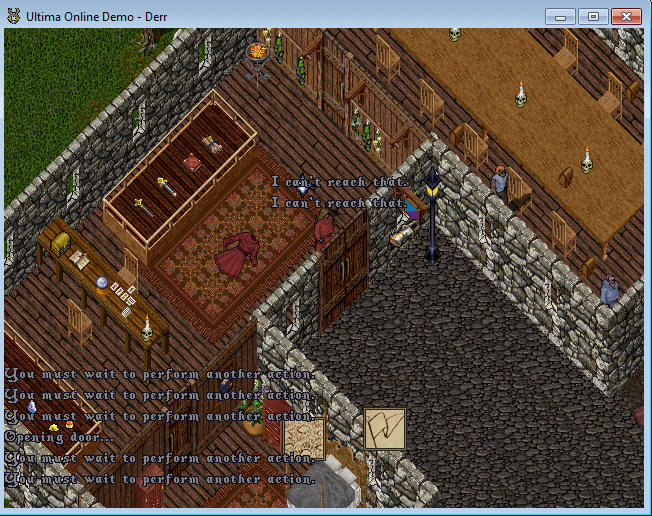652x516 pixels.
Task: Open the minimized flag sketch icon
Action: pyautogui.click(x=384, y=429)
